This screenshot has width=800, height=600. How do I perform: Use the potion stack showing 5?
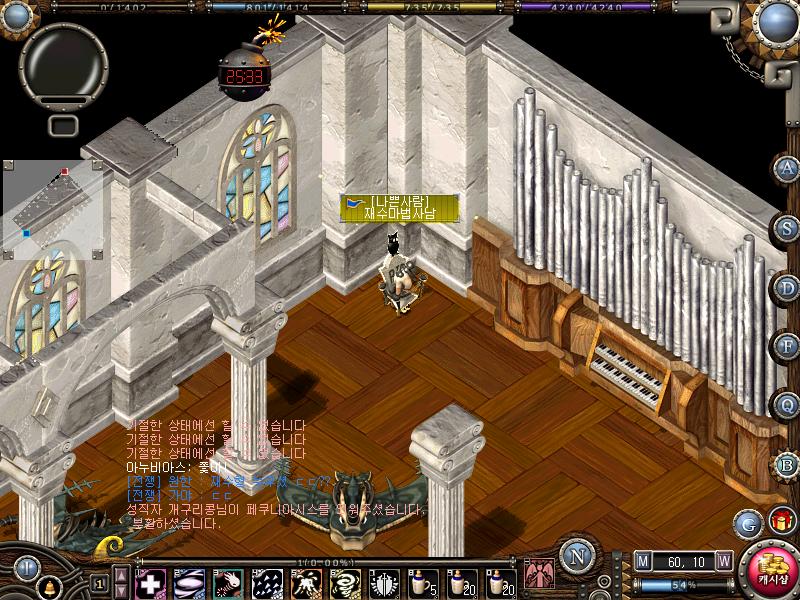tap(422, 582)
